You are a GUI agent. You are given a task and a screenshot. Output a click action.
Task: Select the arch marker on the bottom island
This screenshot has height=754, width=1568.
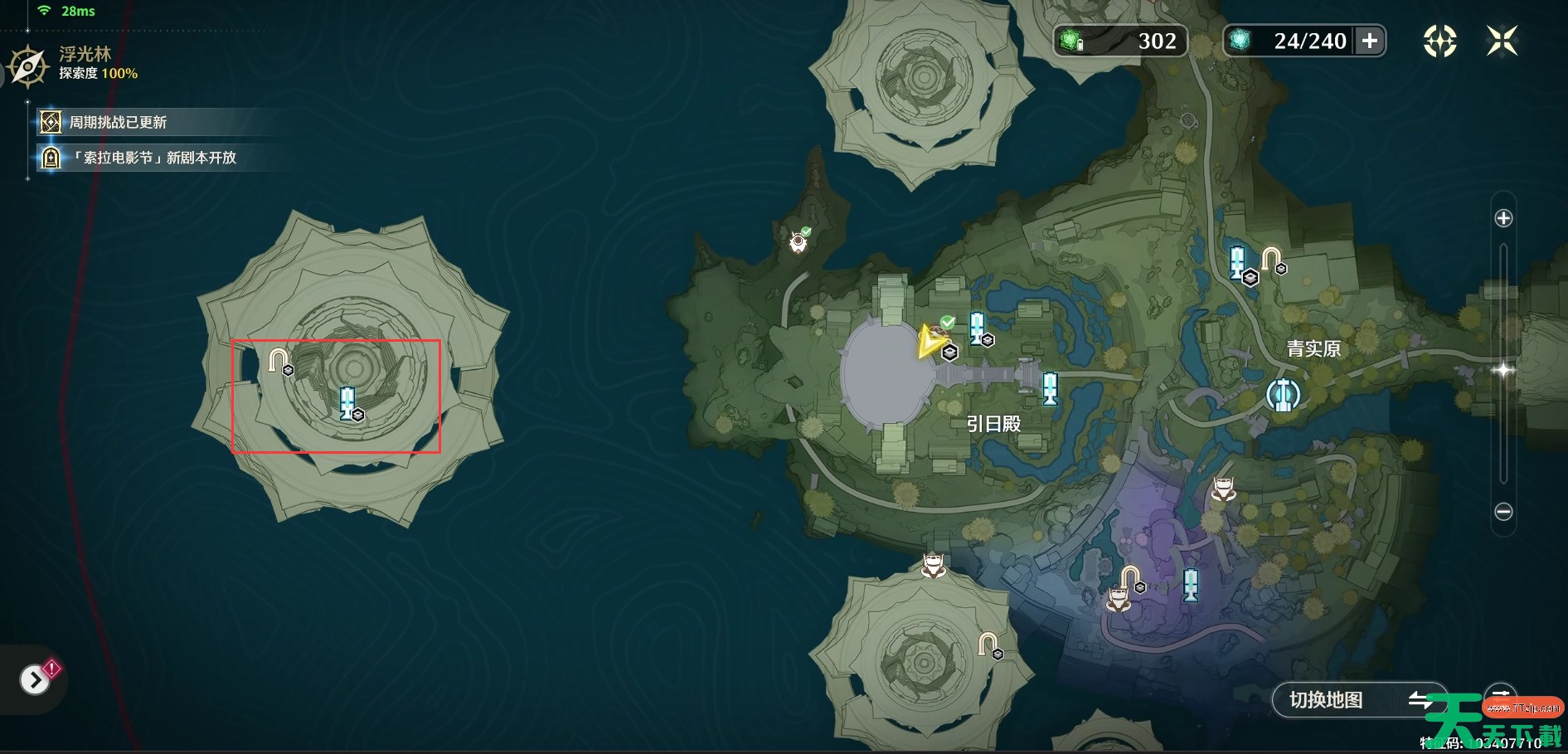pyautogui.click(x=987, y=644)
